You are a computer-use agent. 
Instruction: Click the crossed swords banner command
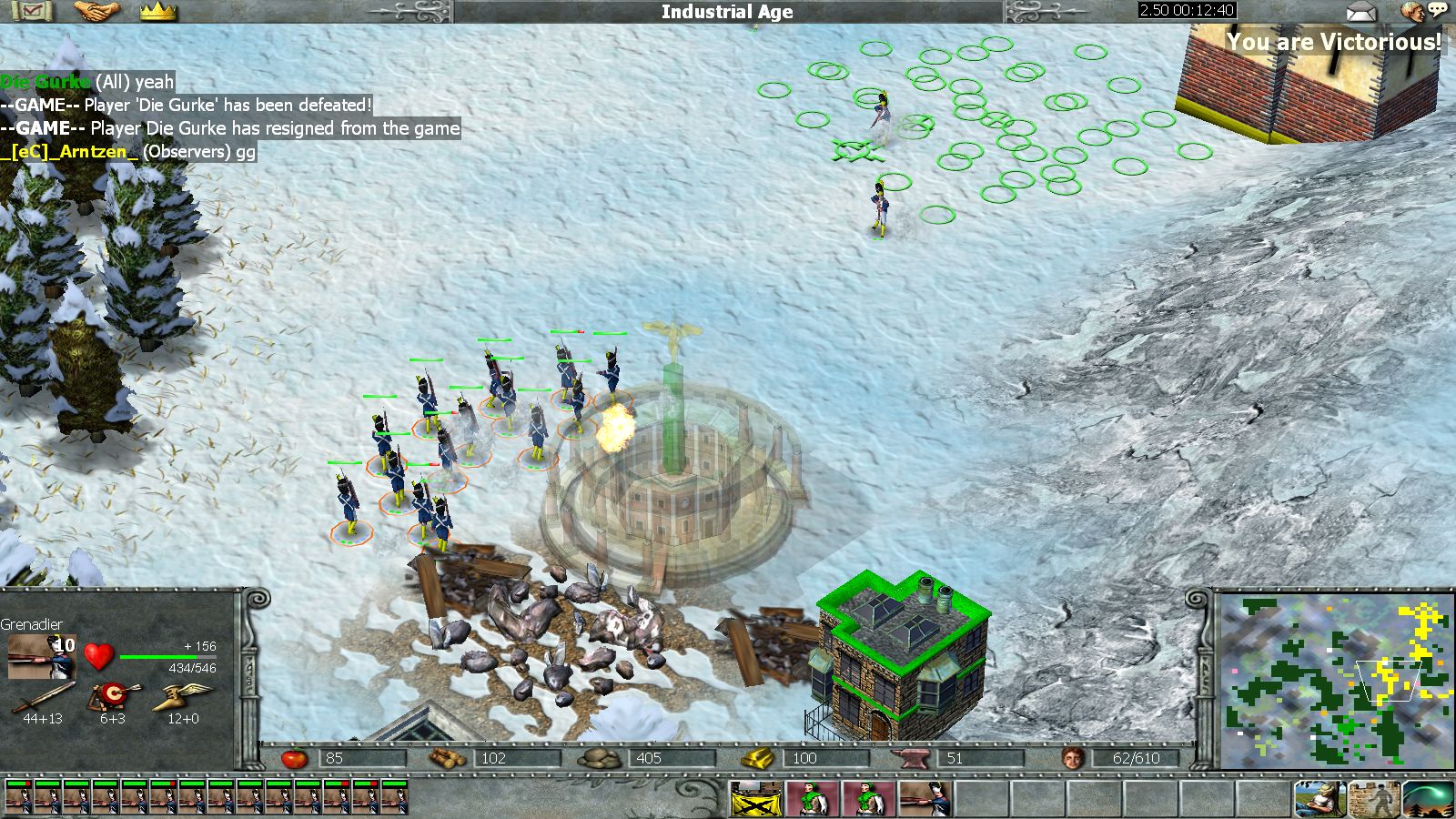[754, 799]
